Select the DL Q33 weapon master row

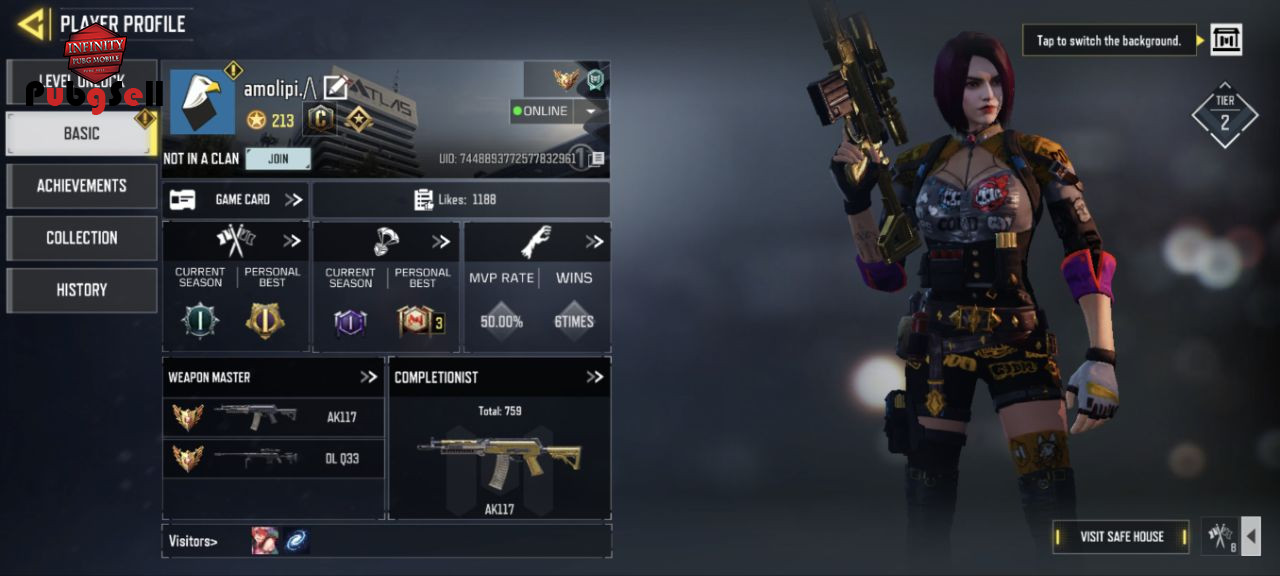273,459
